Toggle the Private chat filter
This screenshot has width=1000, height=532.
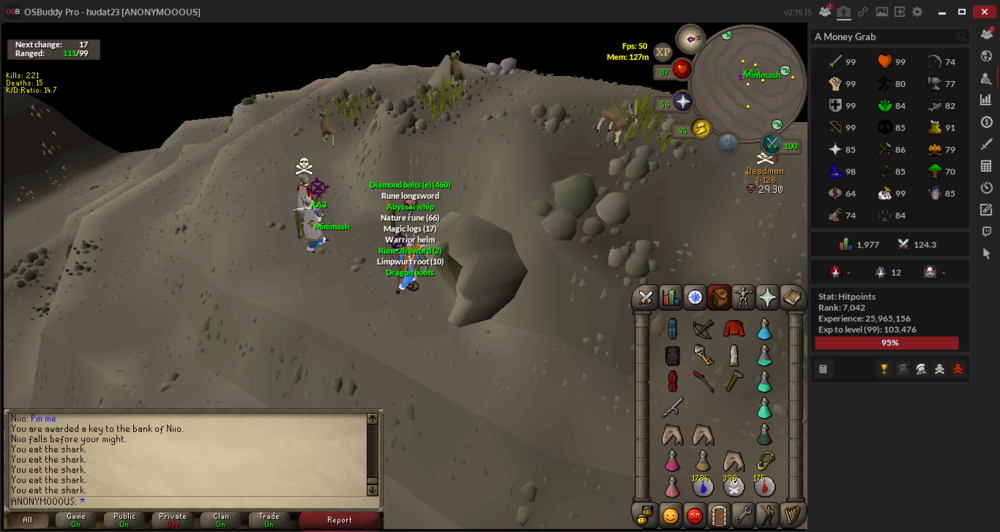point(172,520)
